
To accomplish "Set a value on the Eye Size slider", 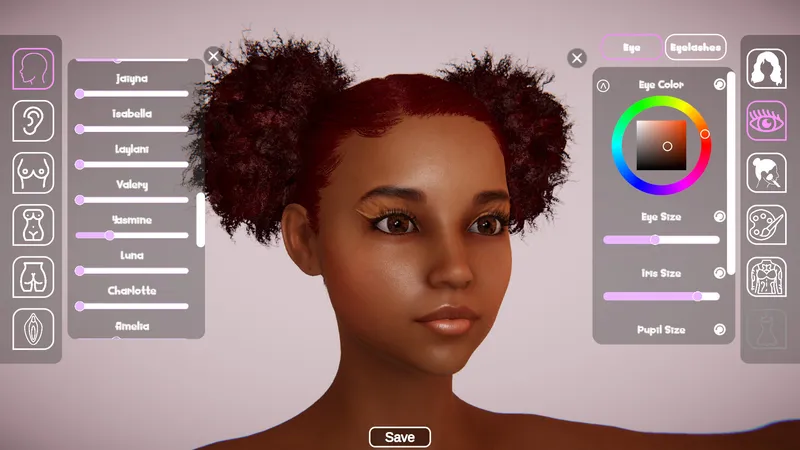I will coord(661,240).
